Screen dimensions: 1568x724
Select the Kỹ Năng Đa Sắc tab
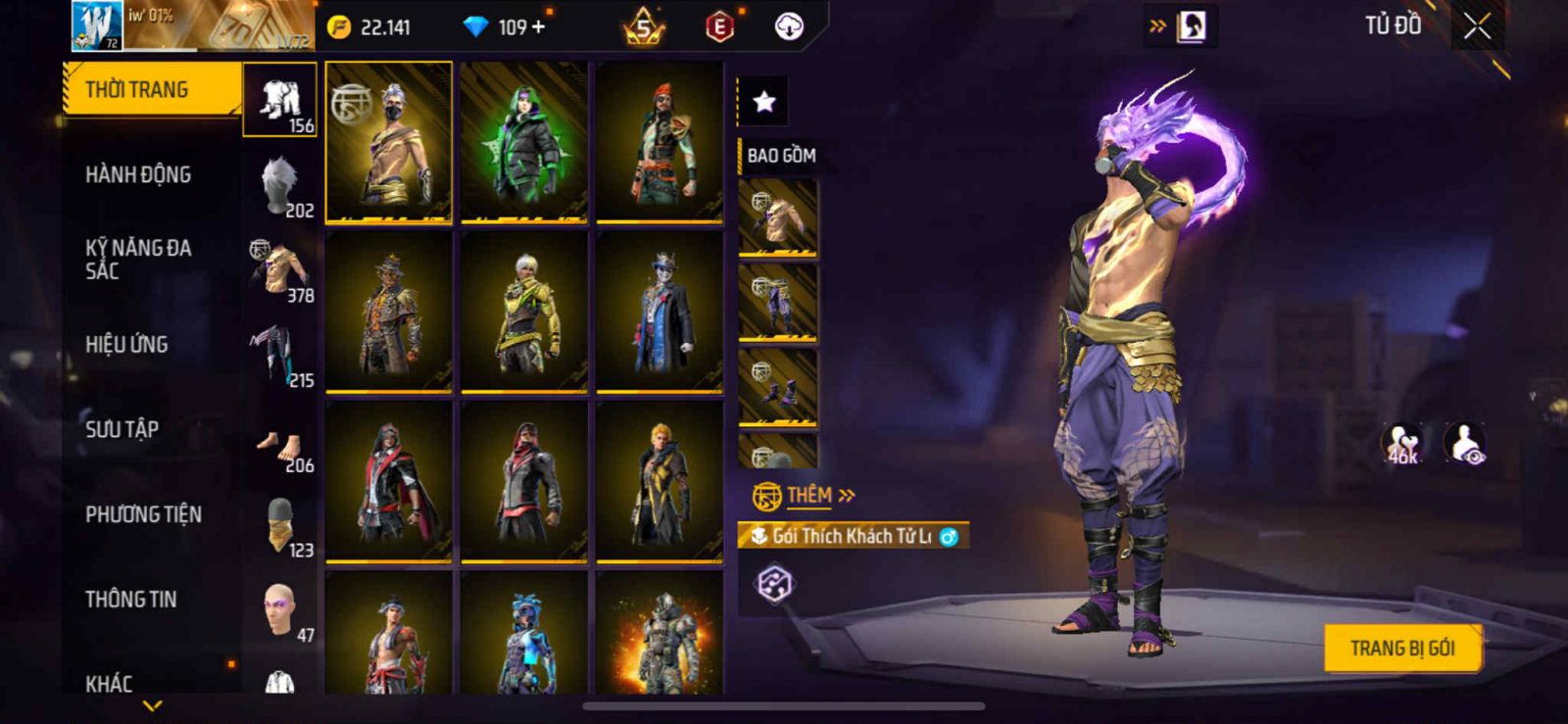coord(138,260)
